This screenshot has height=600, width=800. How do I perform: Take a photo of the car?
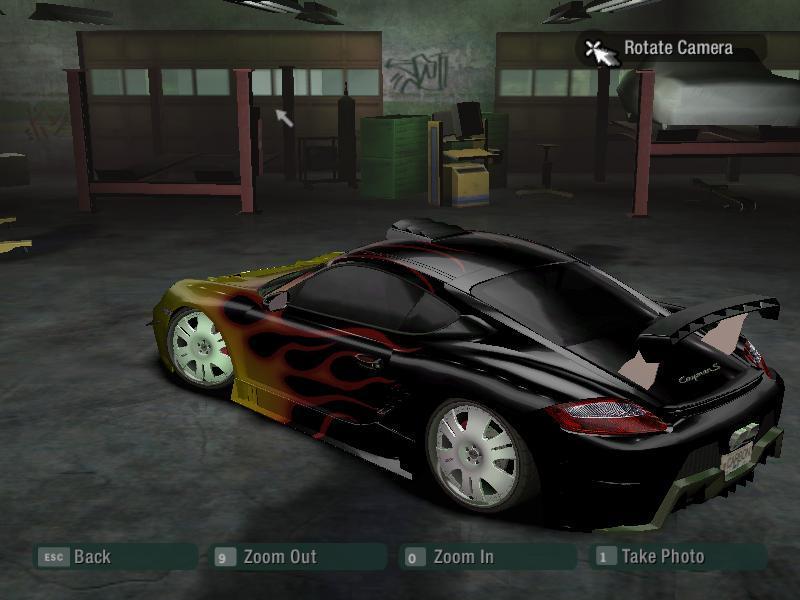662,557
